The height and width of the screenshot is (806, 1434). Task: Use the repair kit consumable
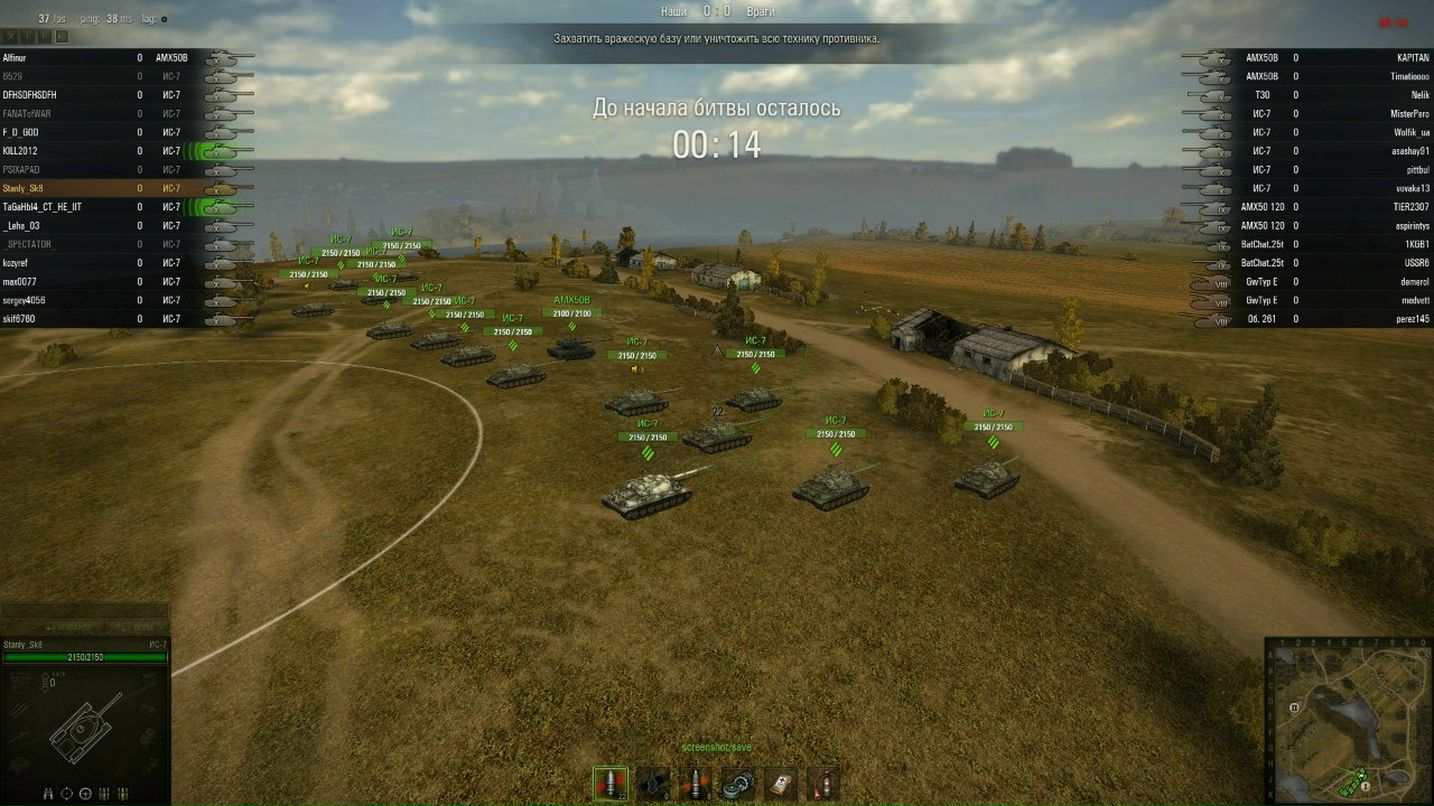[x=737, y=783]
